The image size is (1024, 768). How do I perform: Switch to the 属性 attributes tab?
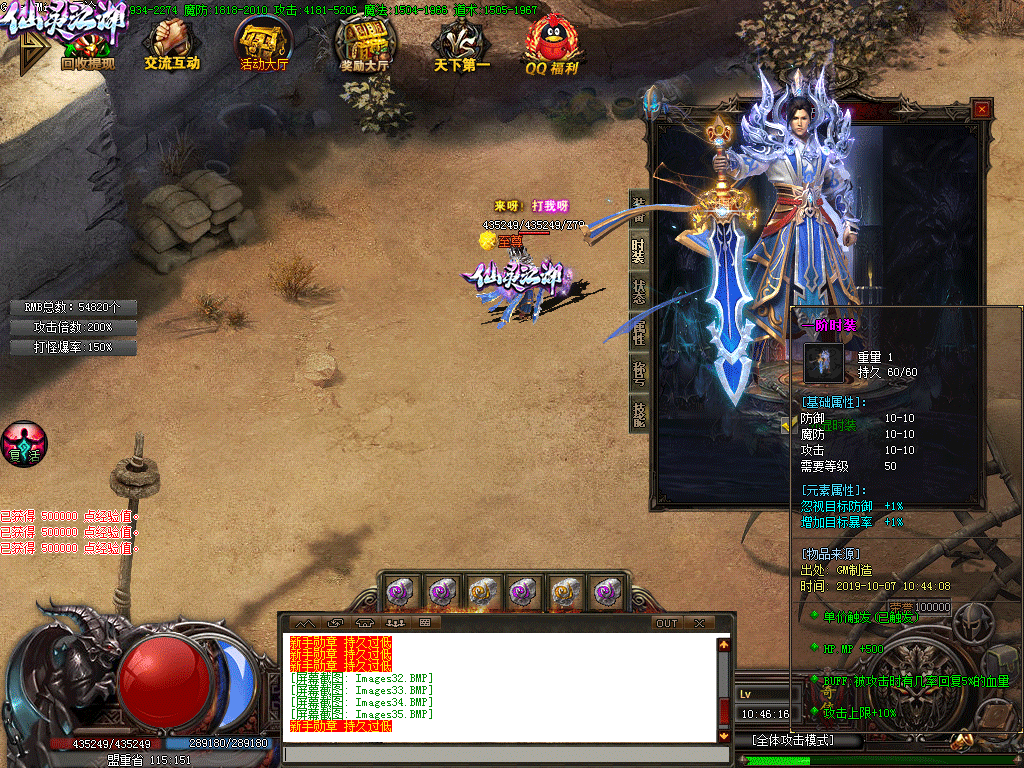click(x=638, y=331)
